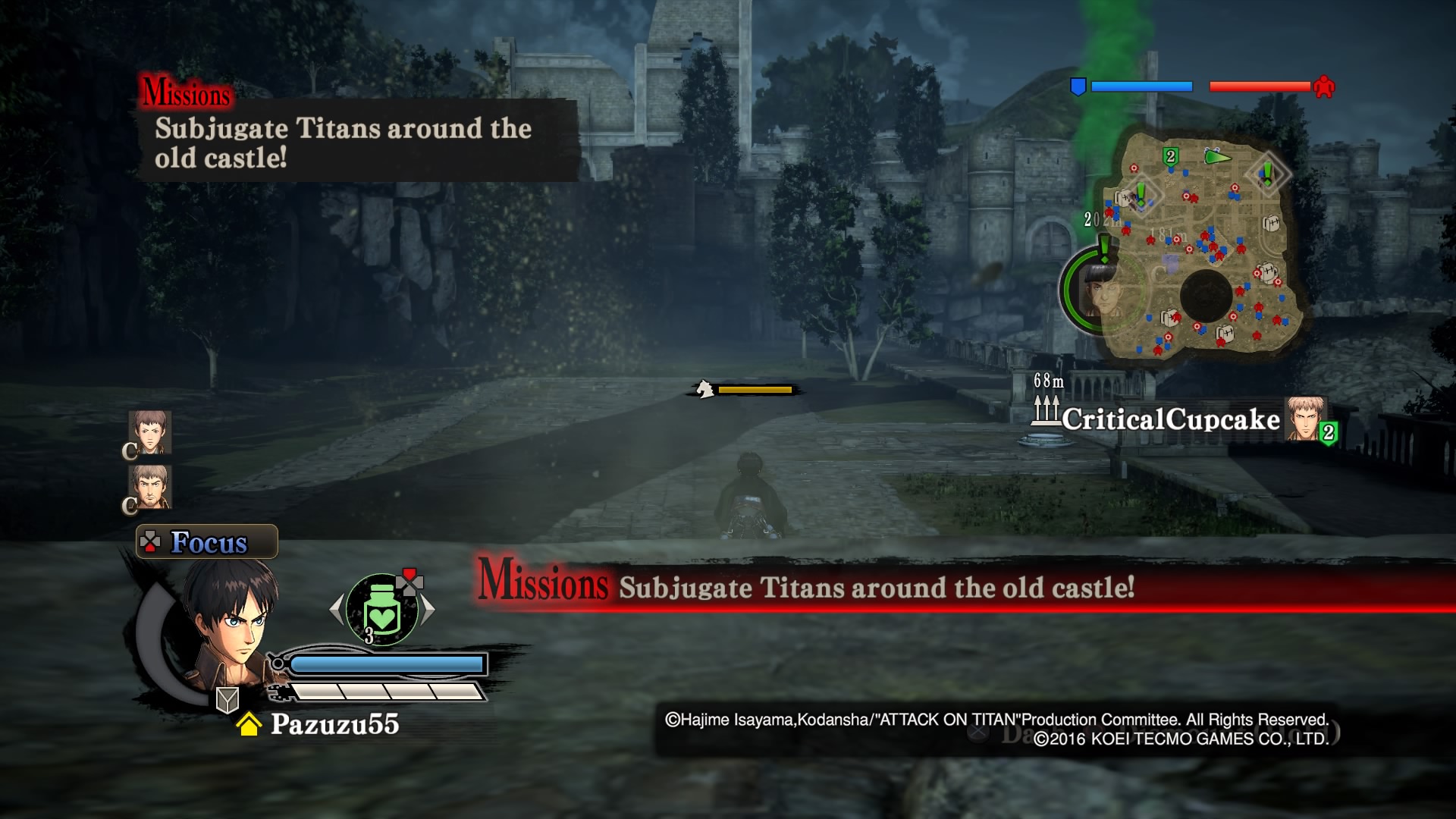The image size is (1456, 819).
Task: Select CriticalCupcake's Jean portrait
Action: click(x=1304, y=419)
